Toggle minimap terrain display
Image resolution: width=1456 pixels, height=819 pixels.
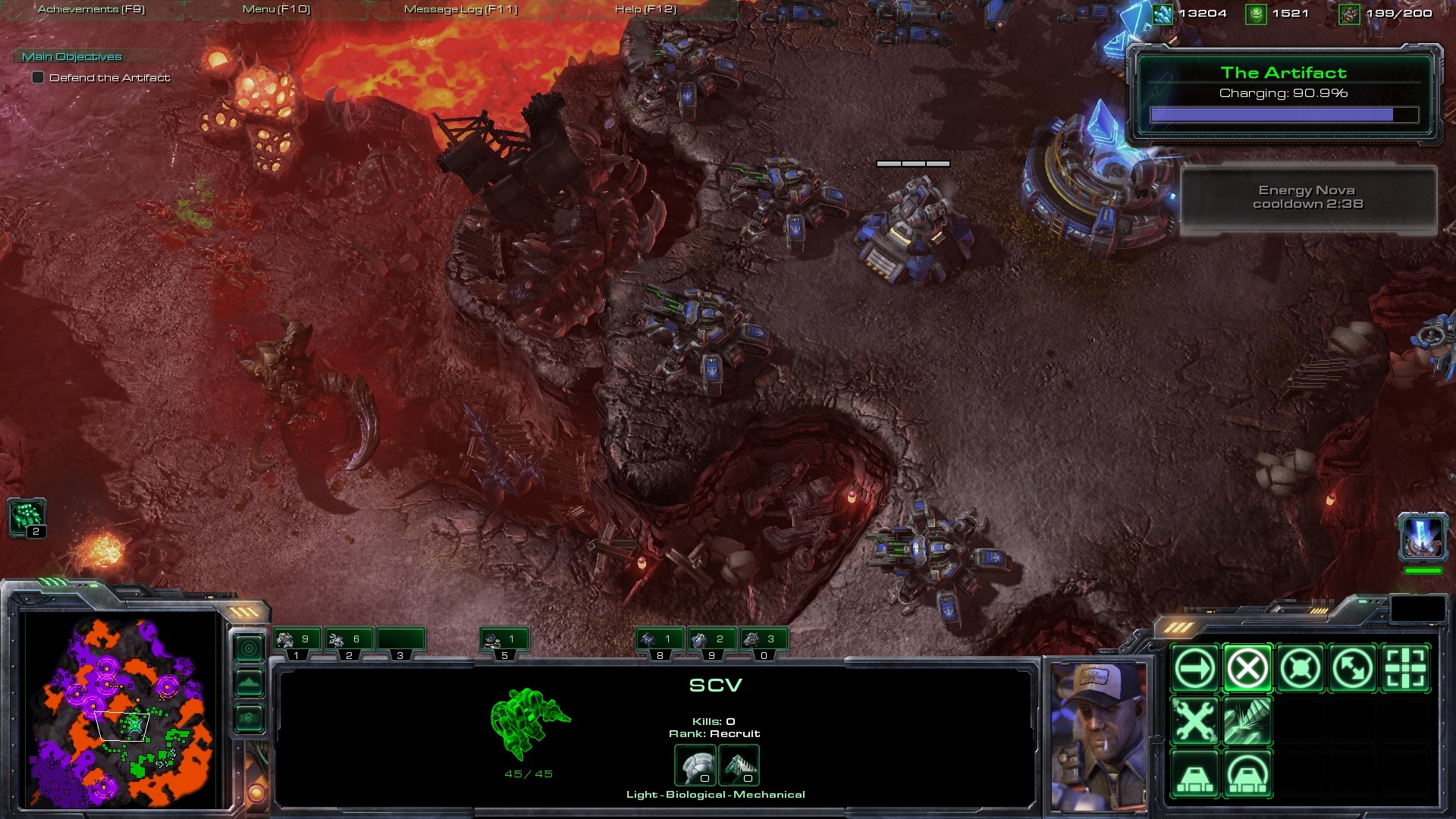249,683
